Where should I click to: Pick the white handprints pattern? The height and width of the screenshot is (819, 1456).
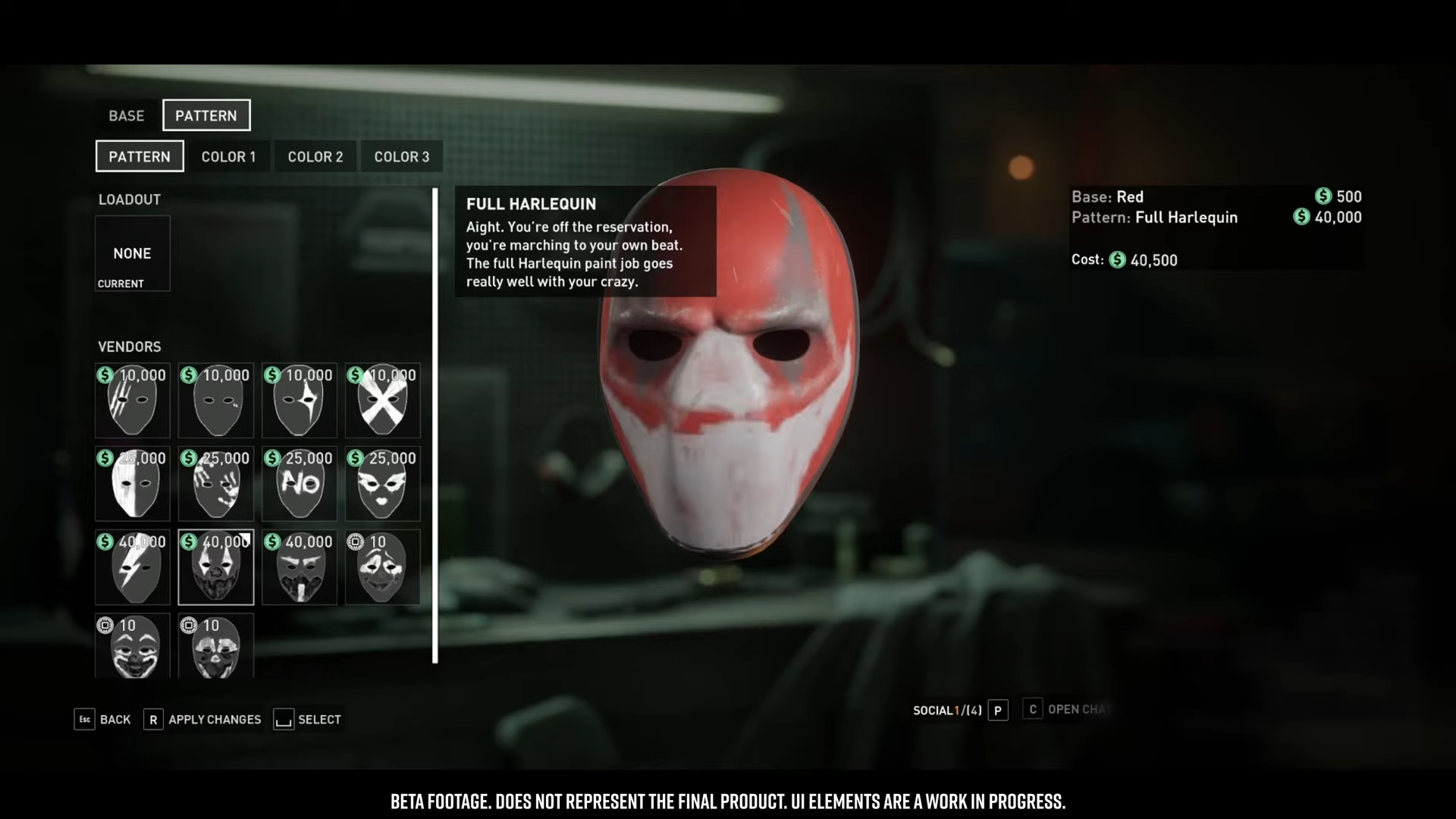pyautogui.click(x=216, y=485)
